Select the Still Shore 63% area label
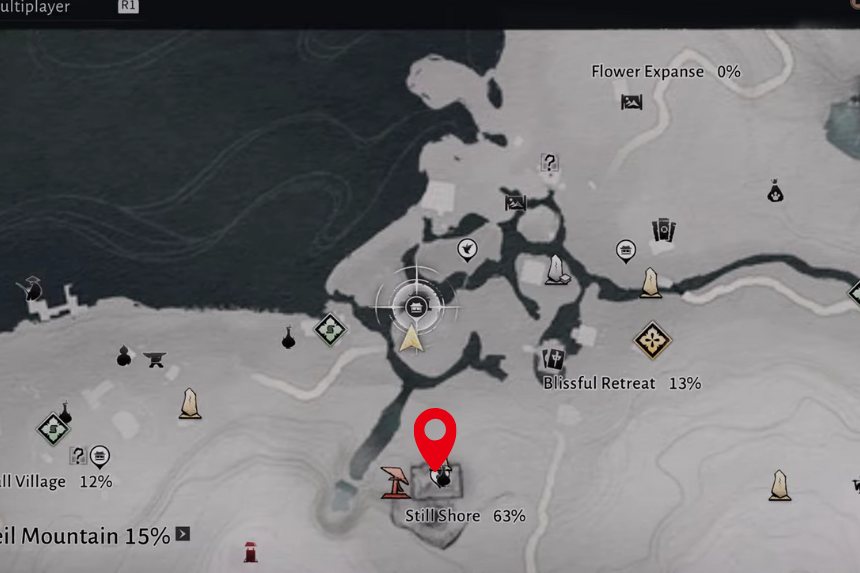Screen dimensions: 860x573 pyautogui.click(x=465, y=516)
